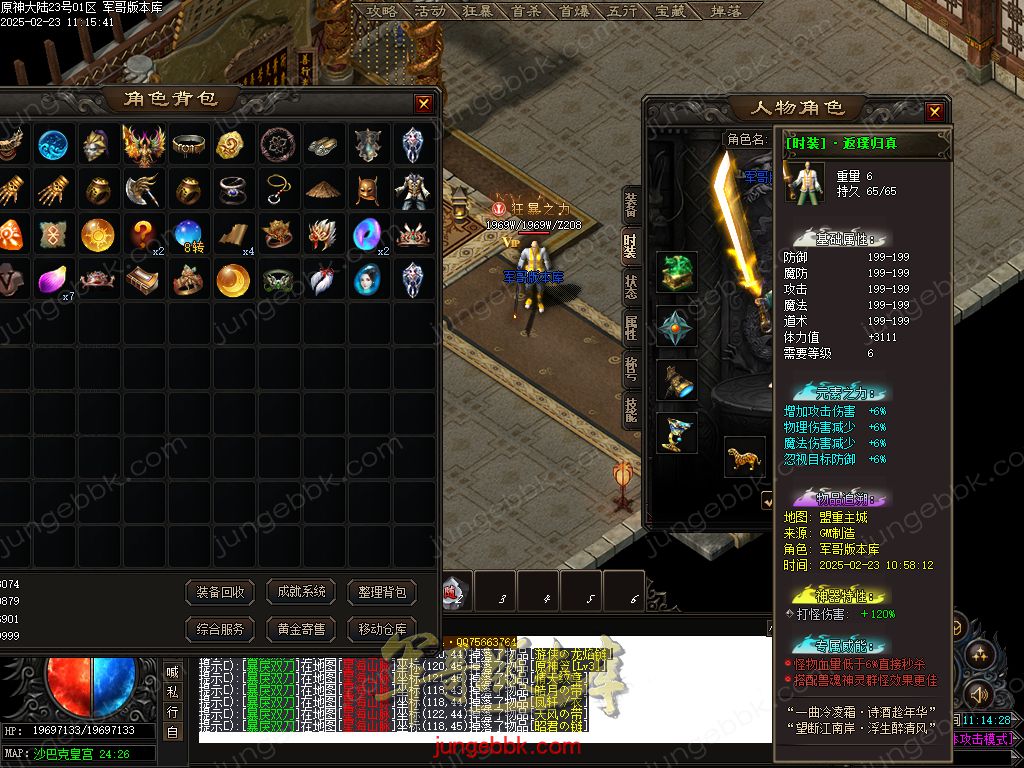Close the 人物角色 character panel

pyautogui.click(x=935, y=112)
